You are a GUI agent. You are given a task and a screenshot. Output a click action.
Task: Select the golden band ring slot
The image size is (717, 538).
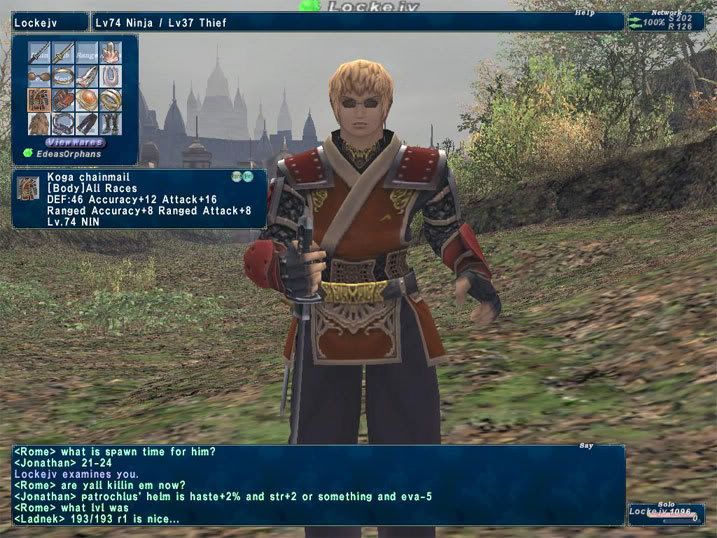click(x=110, y=100)
